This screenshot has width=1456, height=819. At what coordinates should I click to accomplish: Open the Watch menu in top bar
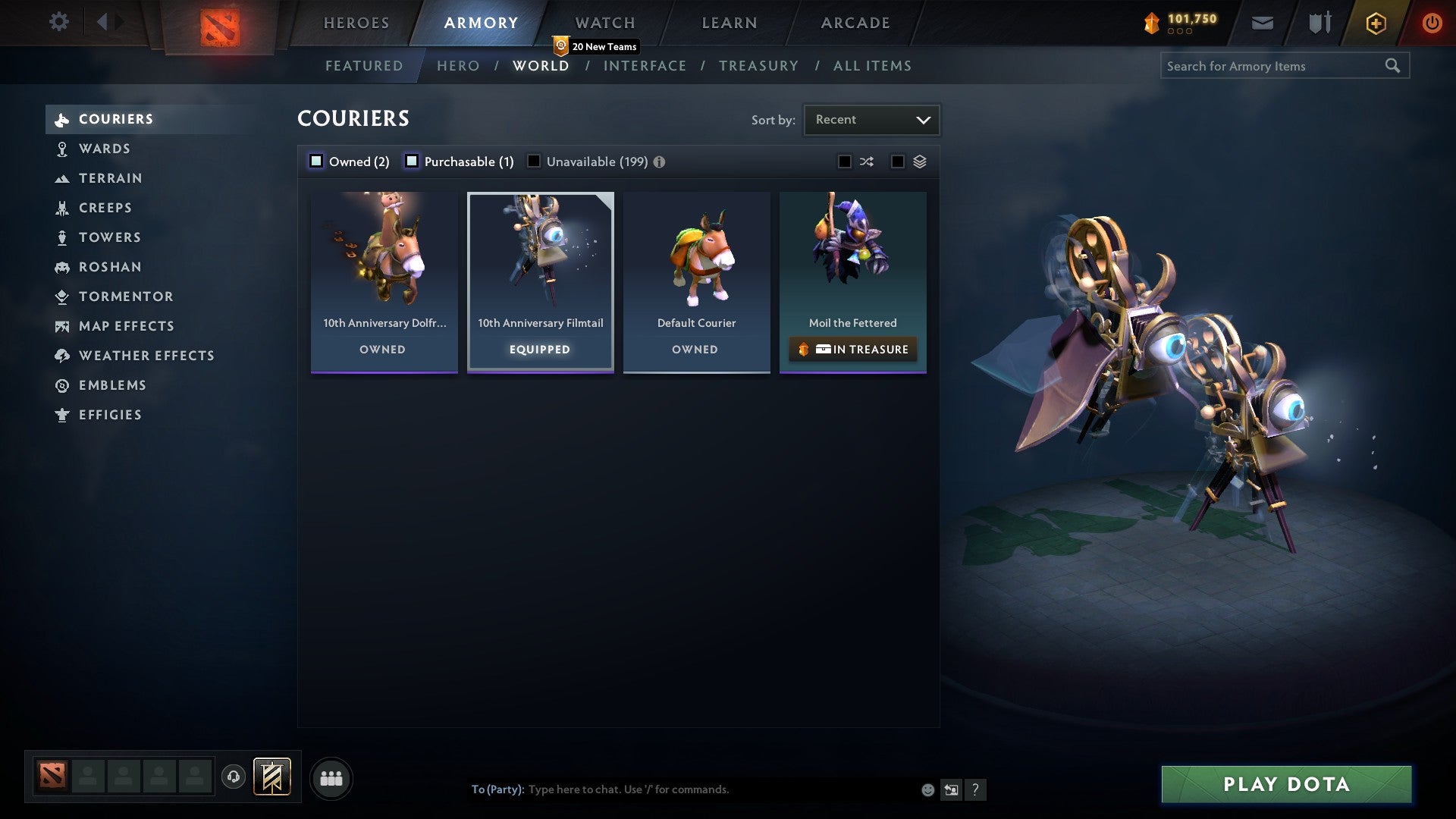tap(604, 22)
